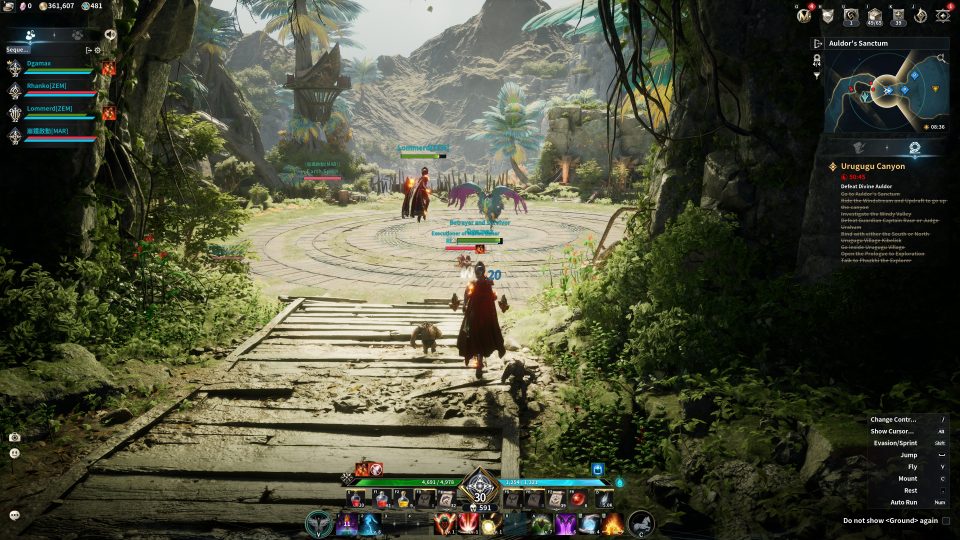Activate the purple wings skill

[565, 523]
